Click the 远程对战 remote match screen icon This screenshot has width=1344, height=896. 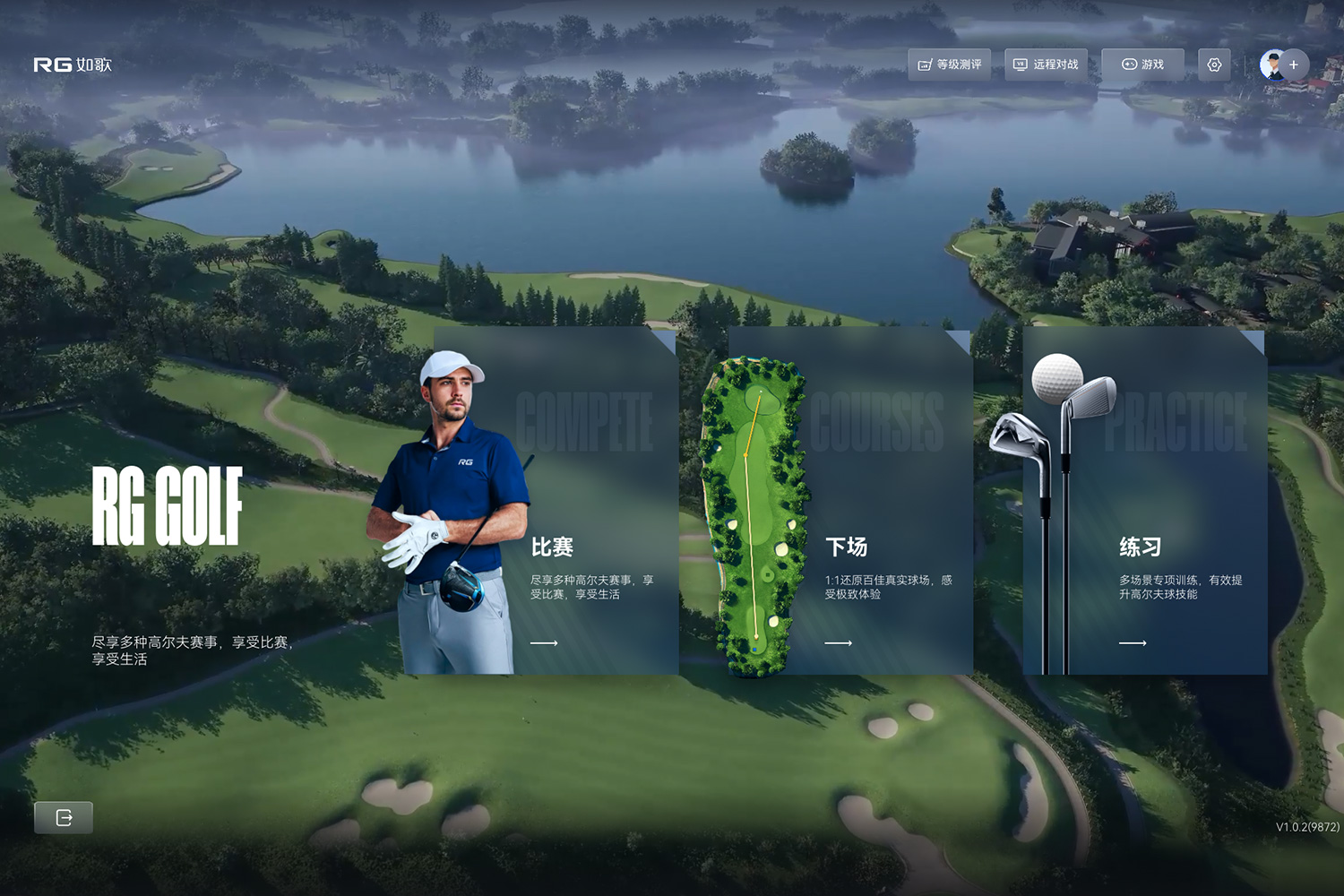pyautogui.click(x=1021, y=65)
